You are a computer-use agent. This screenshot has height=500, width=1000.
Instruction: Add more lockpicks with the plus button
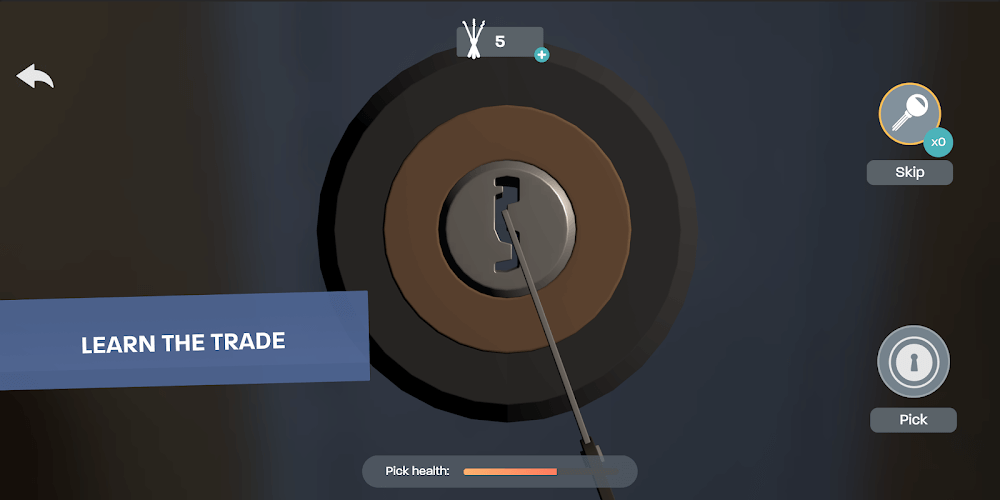point(542,55)
